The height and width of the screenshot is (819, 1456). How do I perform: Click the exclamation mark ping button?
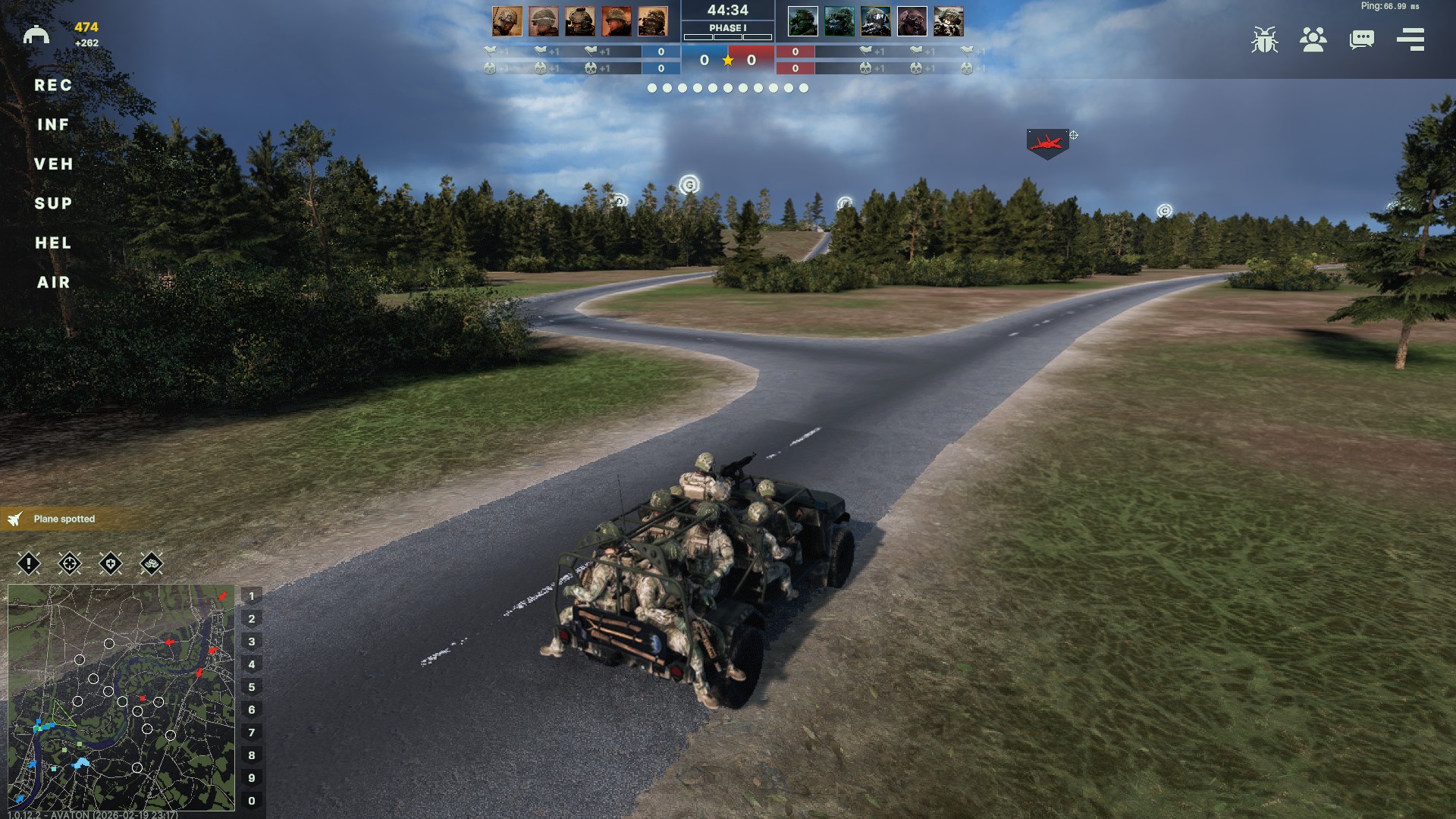(29, 563)
